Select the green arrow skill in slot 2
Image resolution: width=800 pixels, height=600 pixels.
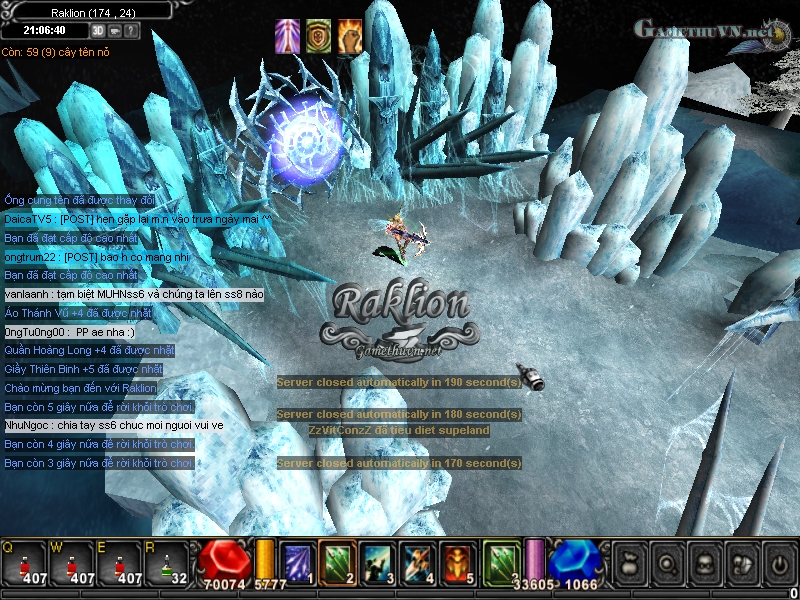[338, 562]
